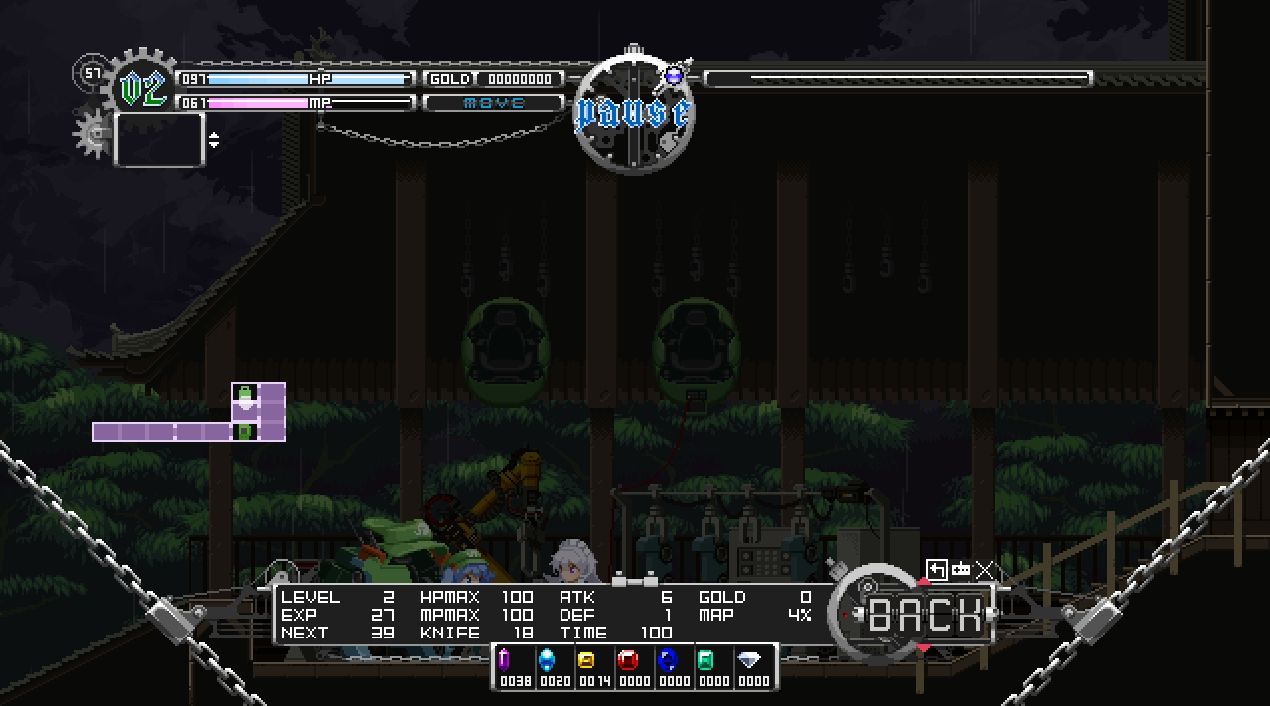Open the controller settings icon
Image resolution: width=1270 pixels, height=706 pixels.
coord(961,570)
